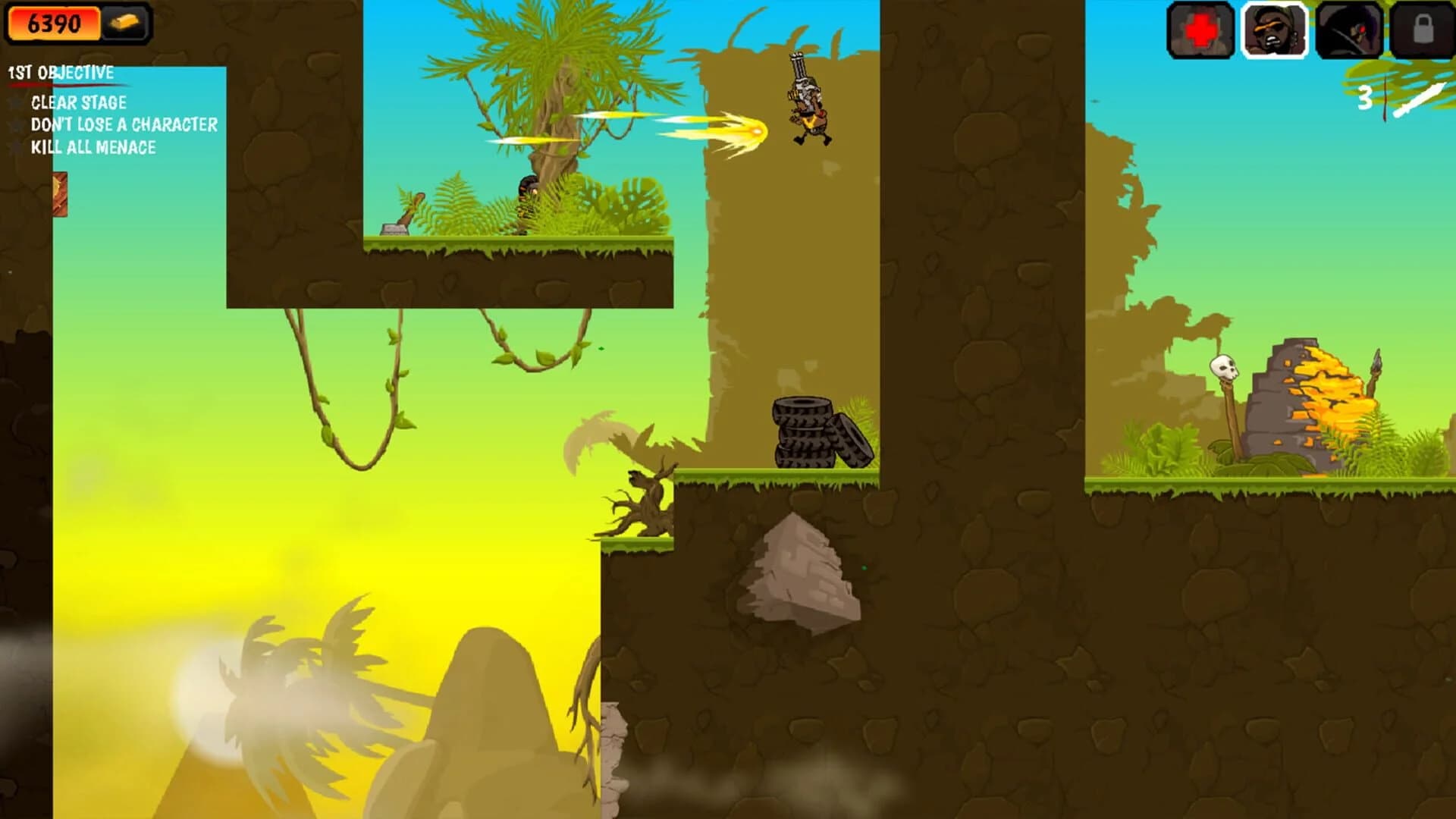Select the medic character with red cross

1200,32
